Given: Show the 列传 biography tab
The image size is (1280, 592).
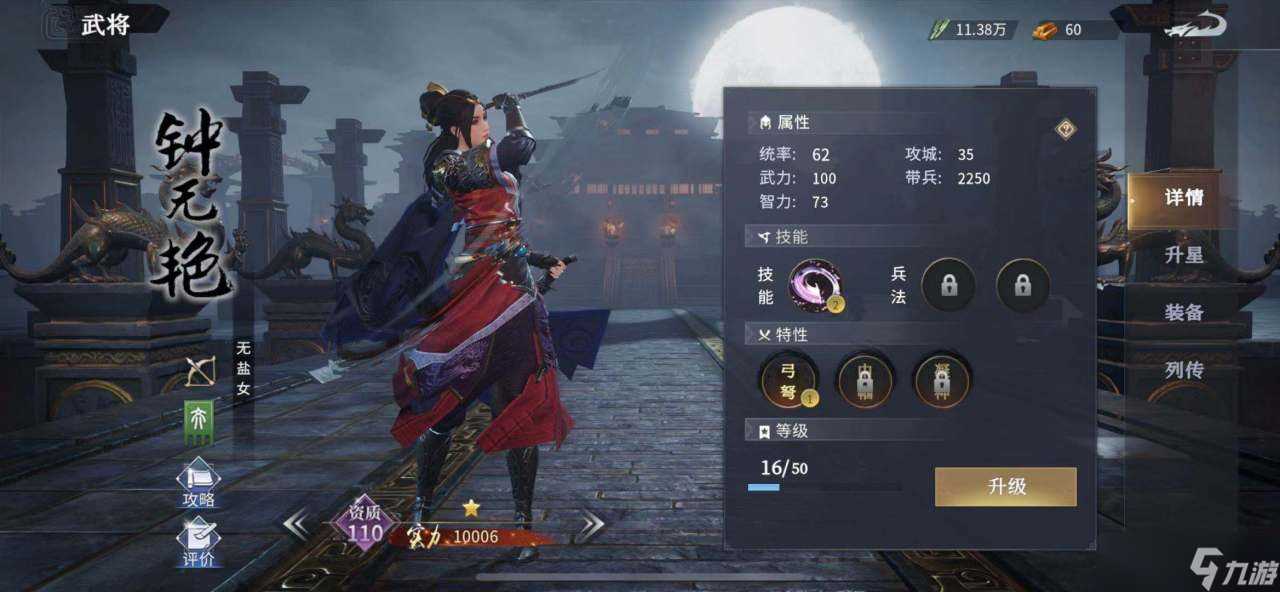Looking at the screenshot, I should [x=1183, y=371].
